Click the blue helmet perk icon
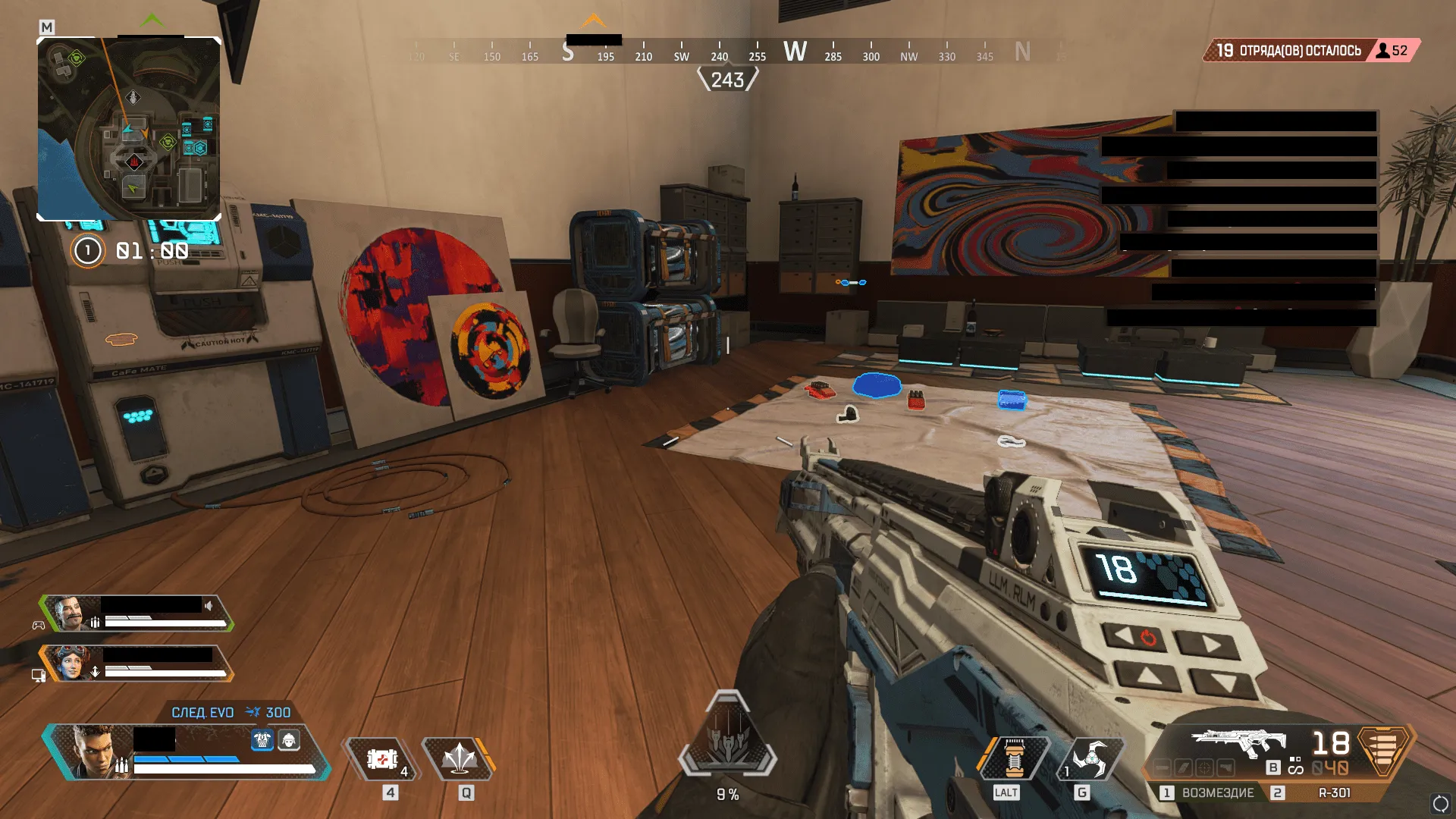Image resolution: width=1456 pixels, height=819 pixels. [x=262, y=740]
